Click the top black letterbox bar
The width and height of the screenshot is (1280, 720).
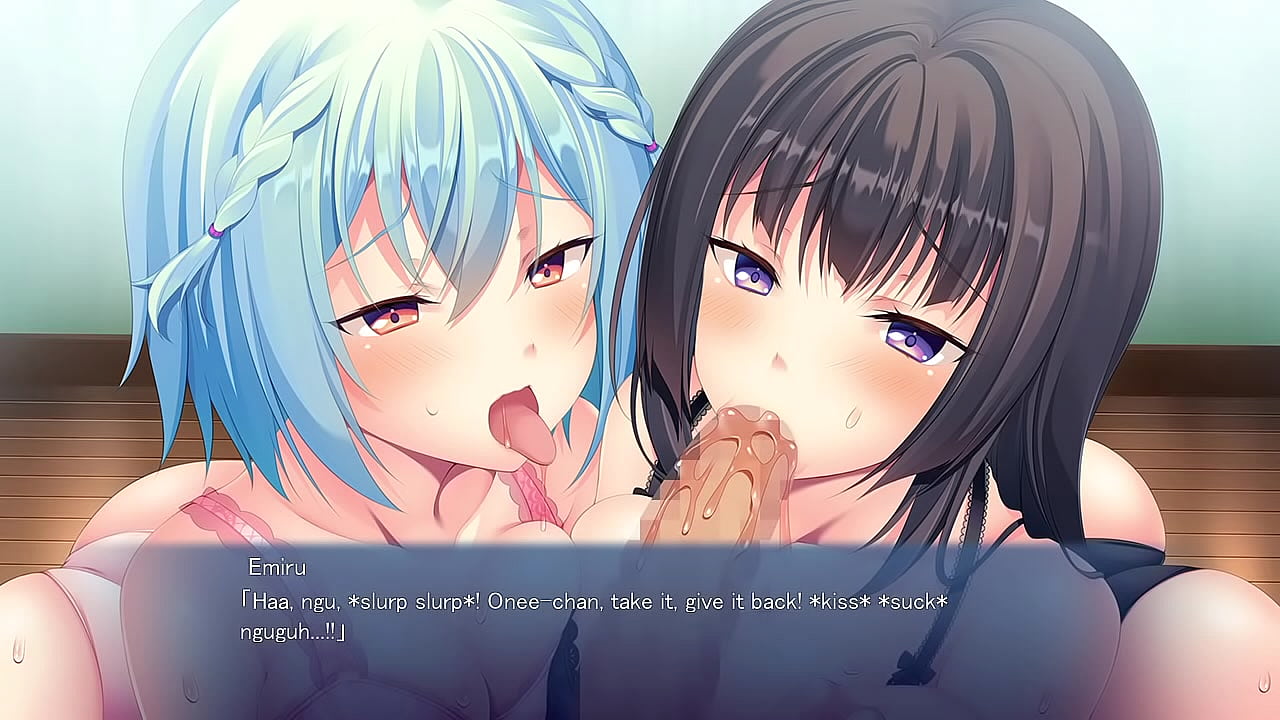pyautogui.click(x=640, y=4)
